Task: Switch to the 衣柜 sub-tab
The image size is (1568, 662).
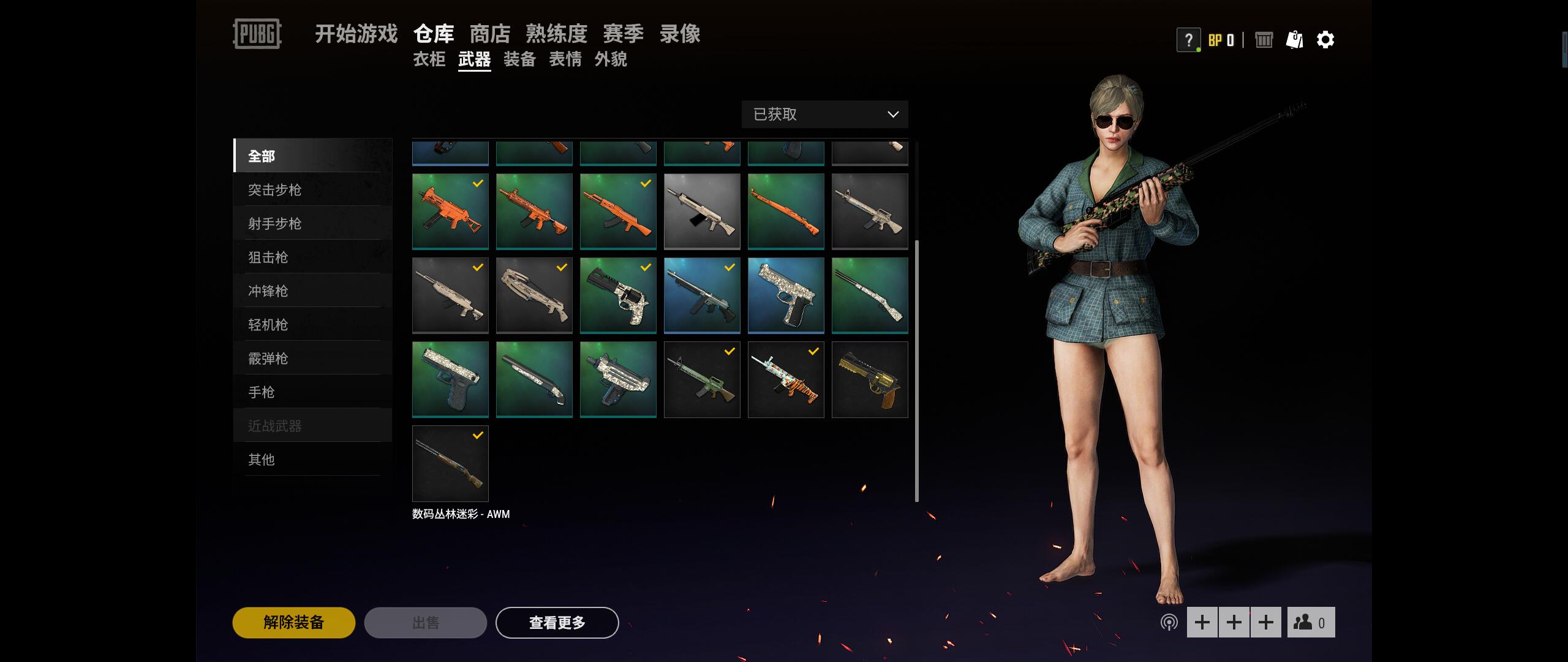Action: pos(429,60)
